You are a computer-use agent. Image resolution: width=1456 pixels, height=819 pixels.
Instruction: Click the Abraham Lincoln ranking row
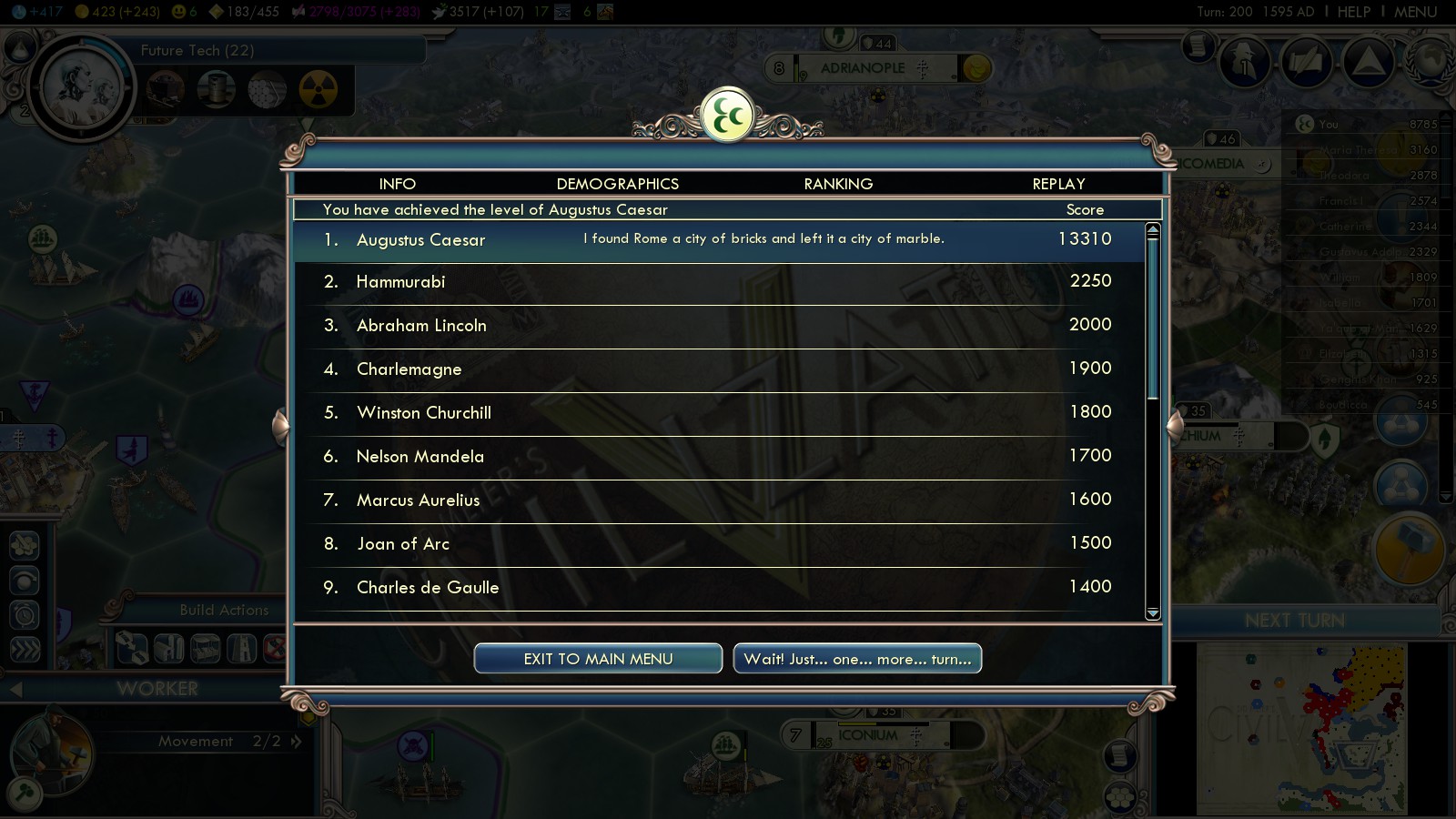(719, 326)
